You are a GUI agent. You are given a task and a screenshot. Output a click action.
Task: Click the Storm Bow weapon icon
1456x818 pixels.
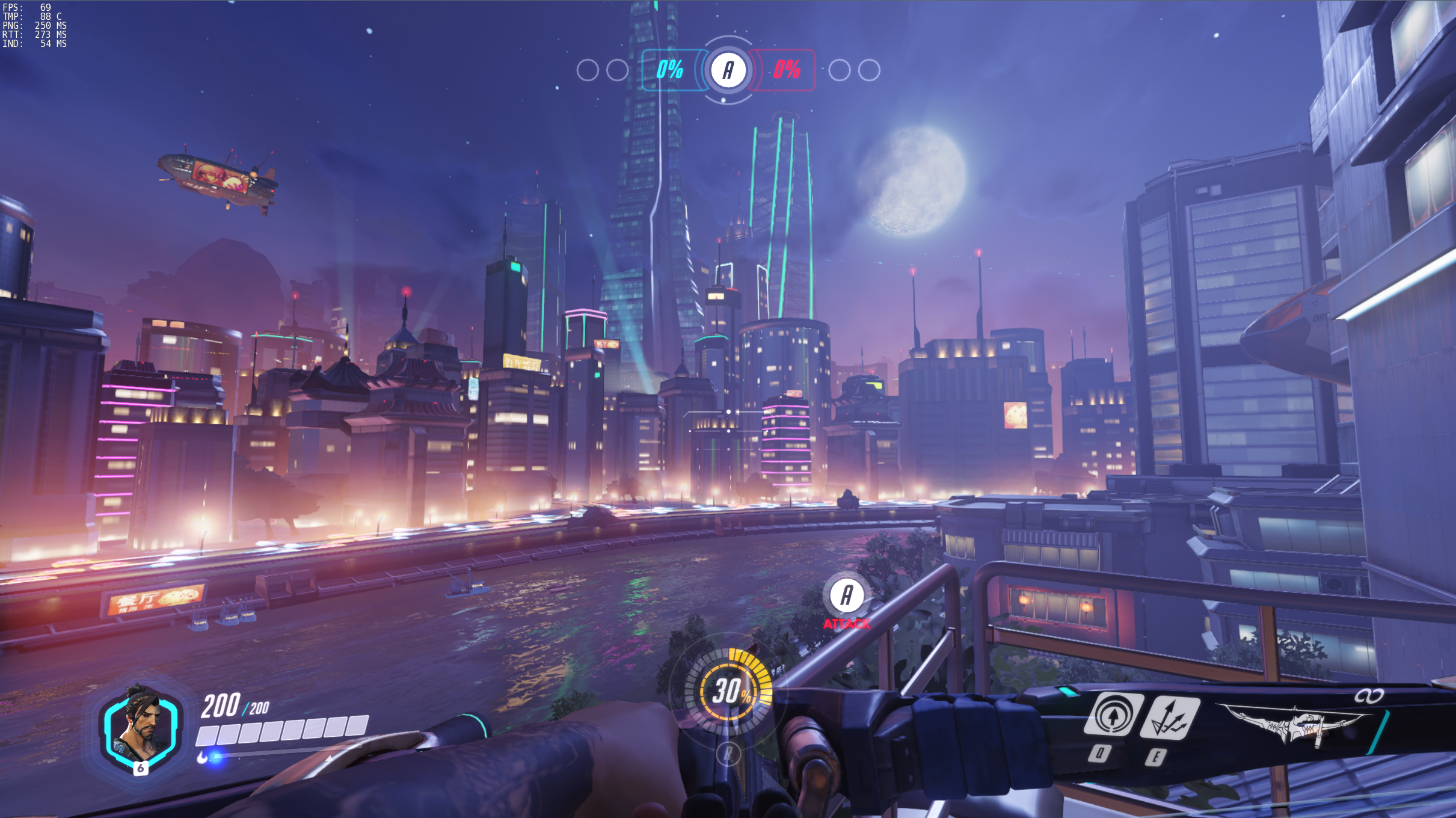coord(1299,724)
